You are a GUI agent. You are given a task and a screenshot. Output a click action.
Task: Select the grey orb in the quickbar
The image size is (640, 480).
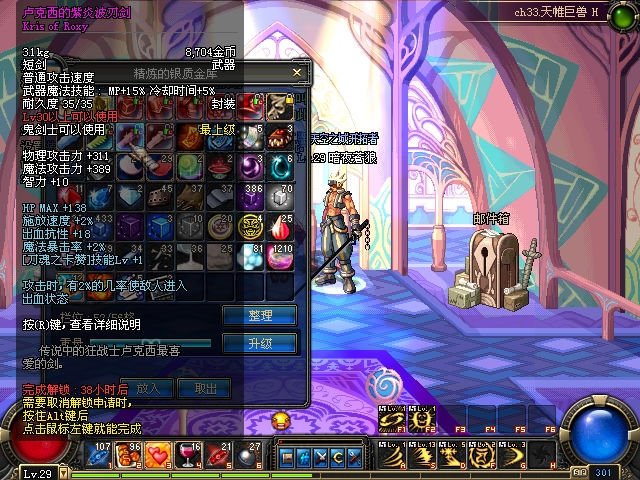coord(247,456)
